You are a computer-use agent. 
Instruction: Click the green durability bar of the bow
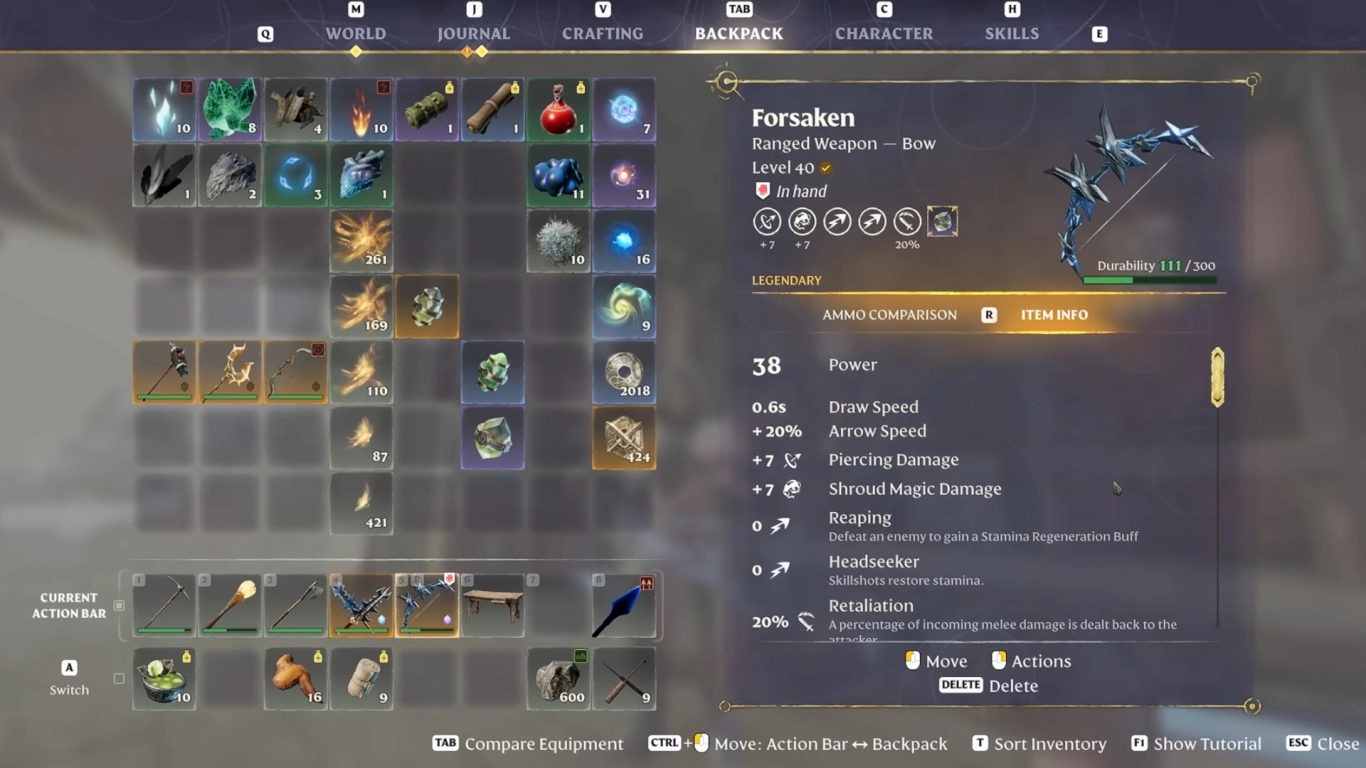coord(1110,280)
